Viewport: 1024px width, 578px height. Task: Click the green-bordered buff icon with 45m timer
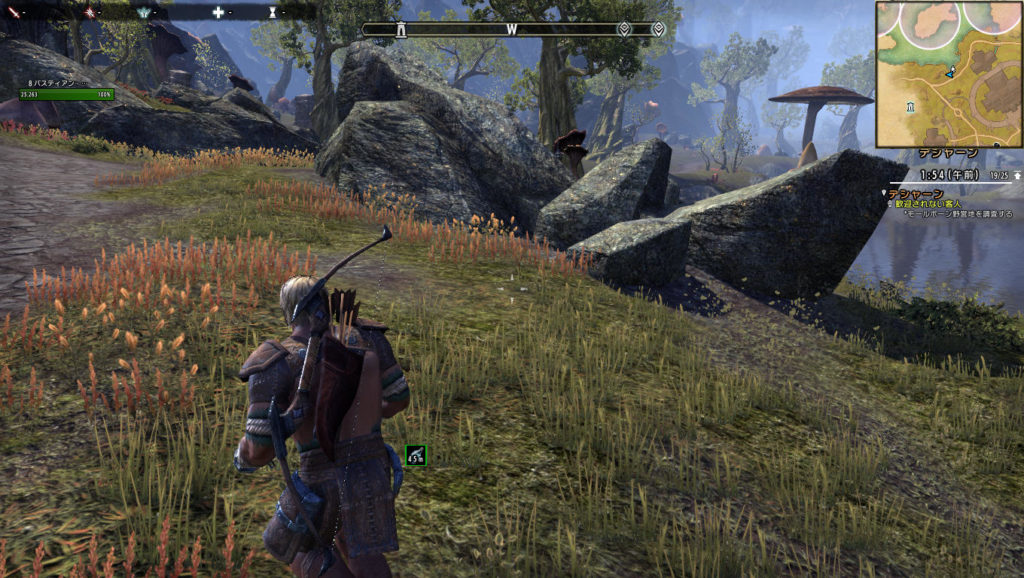click(416, 456)
